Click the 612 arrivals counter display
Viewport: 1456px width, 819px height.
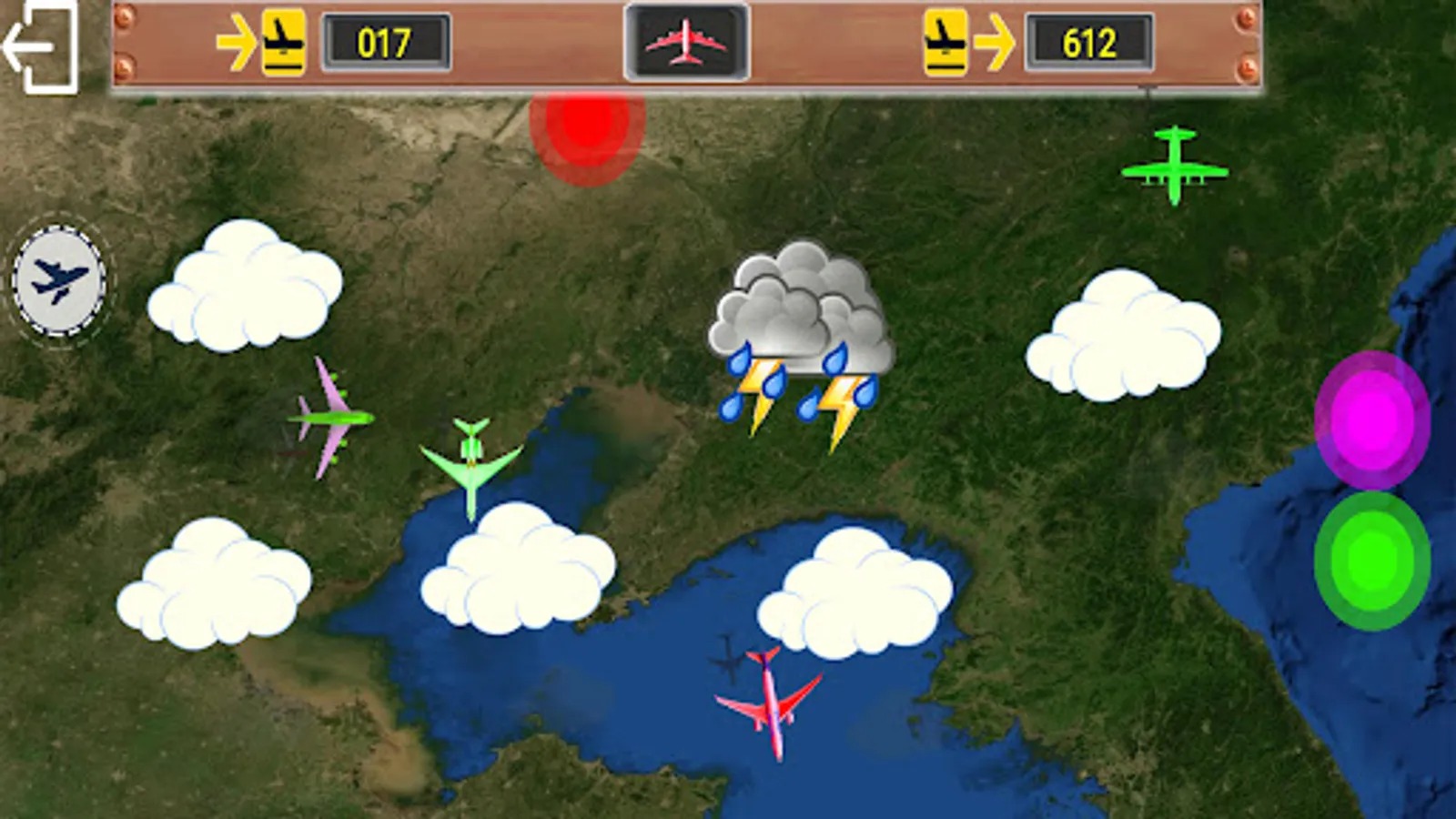click(x=1092, y=41)
